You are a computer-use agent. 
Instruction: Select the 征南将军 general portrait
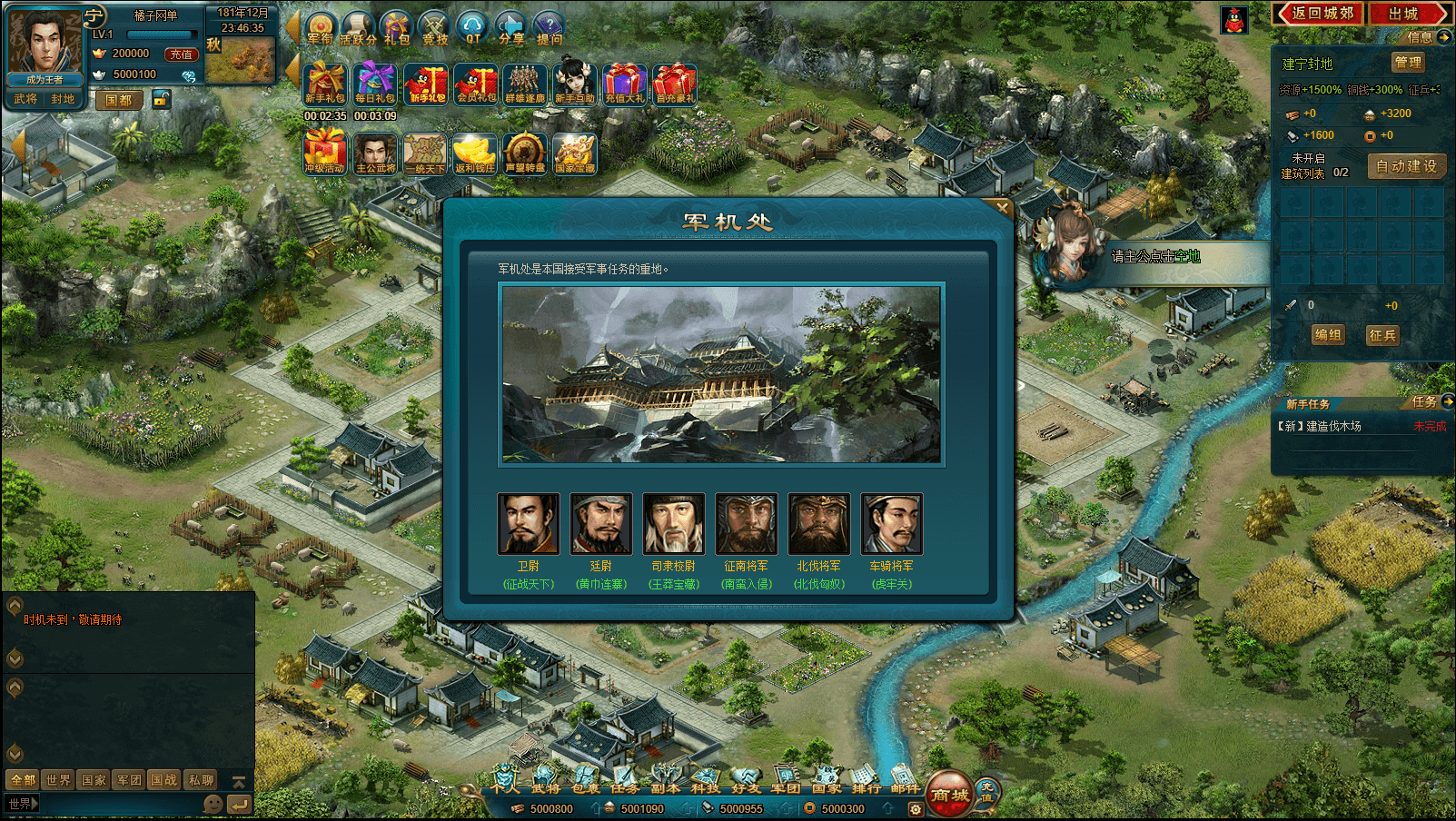coord(747,524)
